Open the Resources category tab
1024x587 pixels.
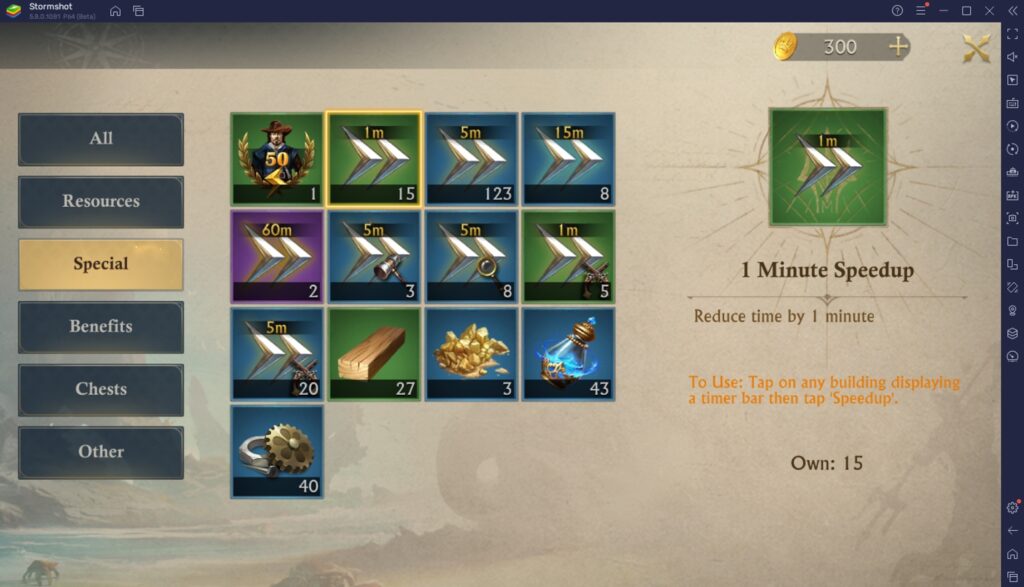[101, 201]
